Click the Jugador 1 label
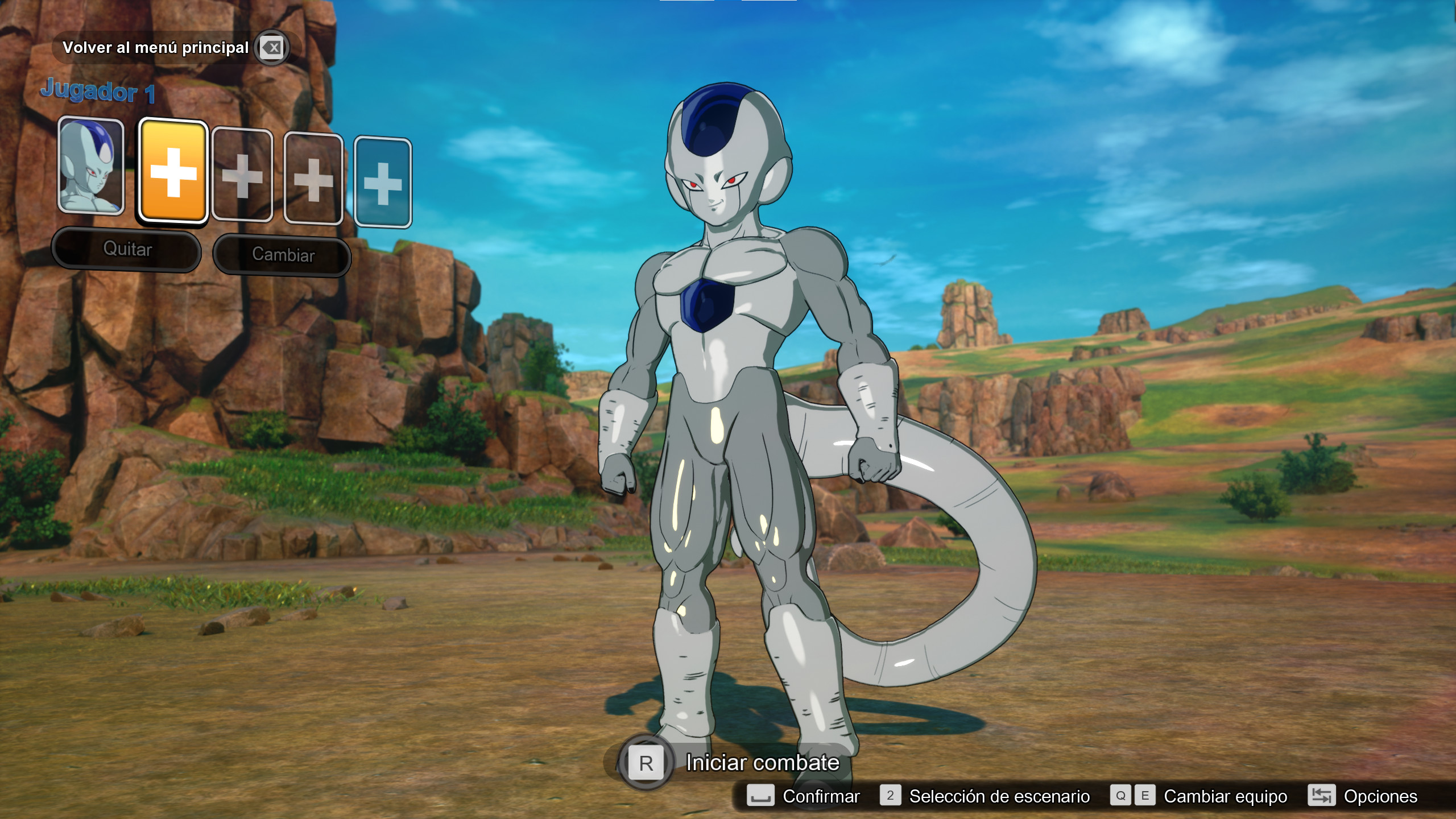 (98, 91)
